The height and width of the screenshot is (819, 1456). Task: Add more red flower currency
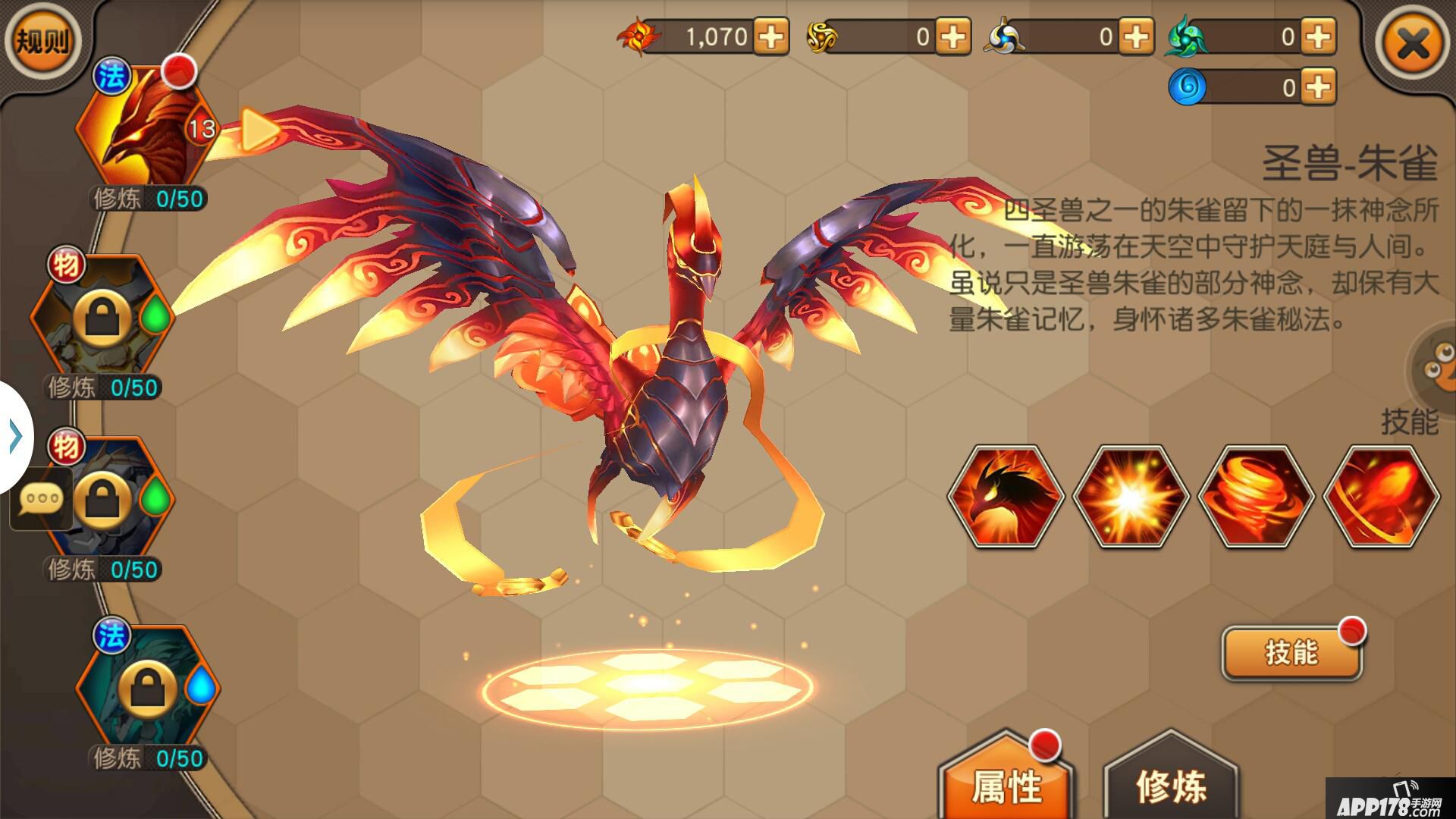point(771,36)
